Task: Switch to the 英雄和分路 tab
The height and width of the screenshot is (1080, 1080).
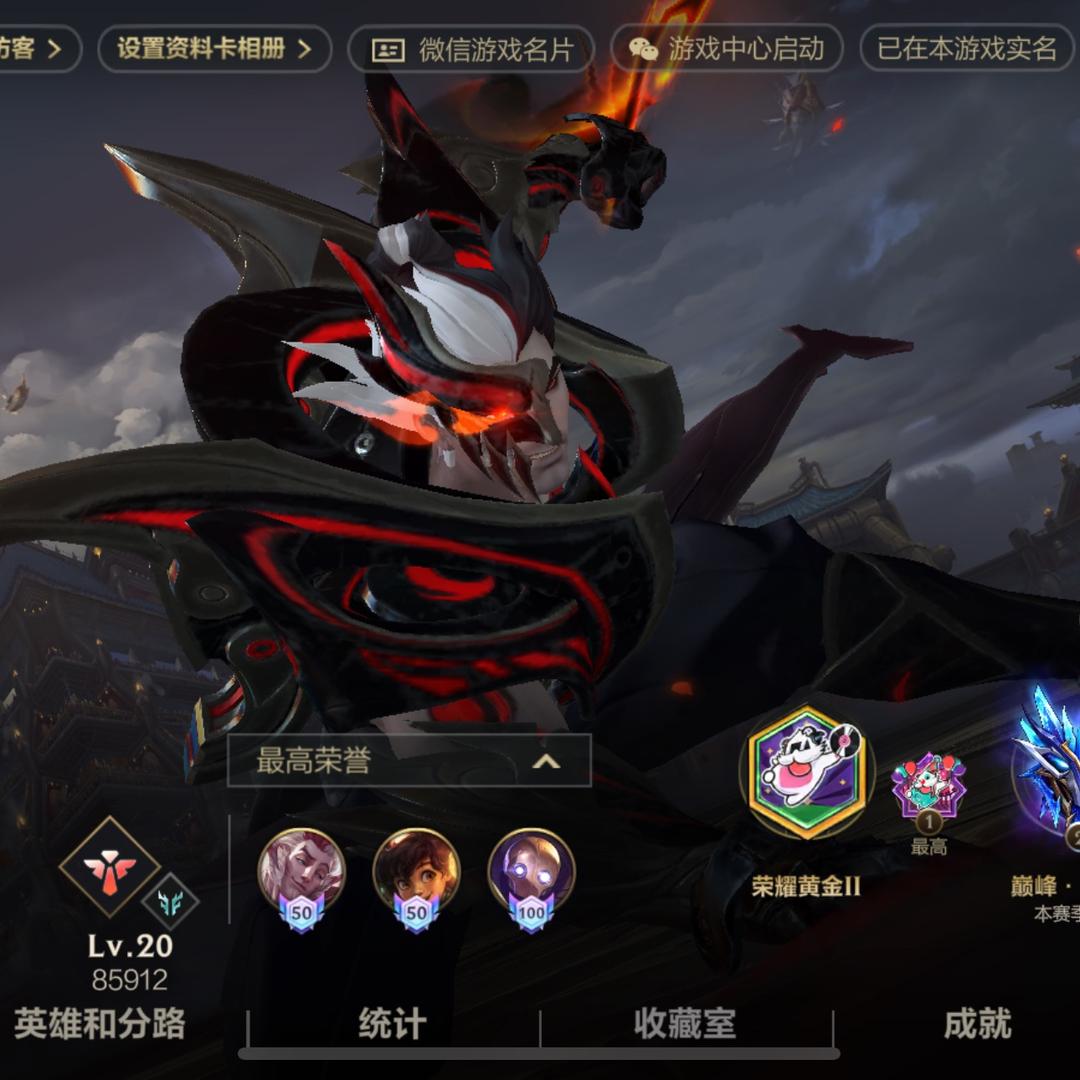Action: coord(100,1024)
